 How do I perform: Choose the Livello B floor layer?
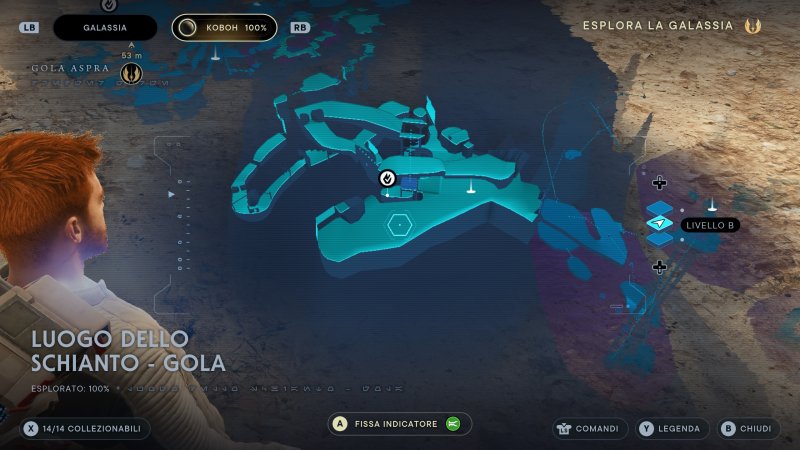coord(659,224)
